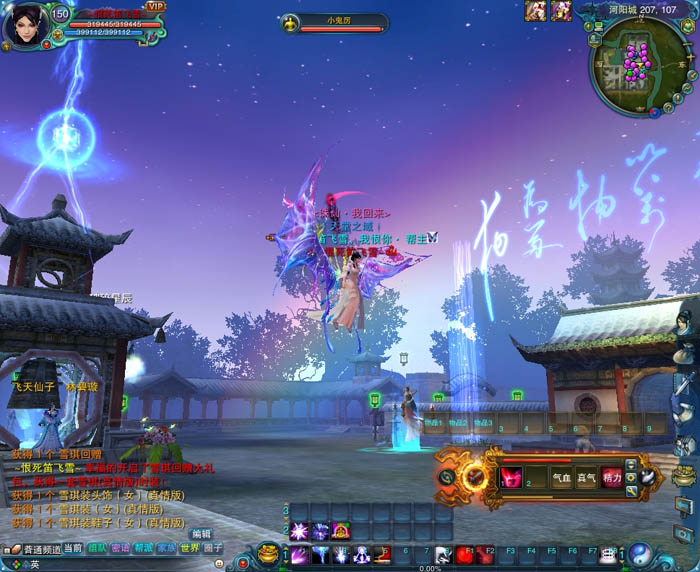700x572 pixels.
Task: Open the 密语 whisper chat tab
Action: point(121,548)
